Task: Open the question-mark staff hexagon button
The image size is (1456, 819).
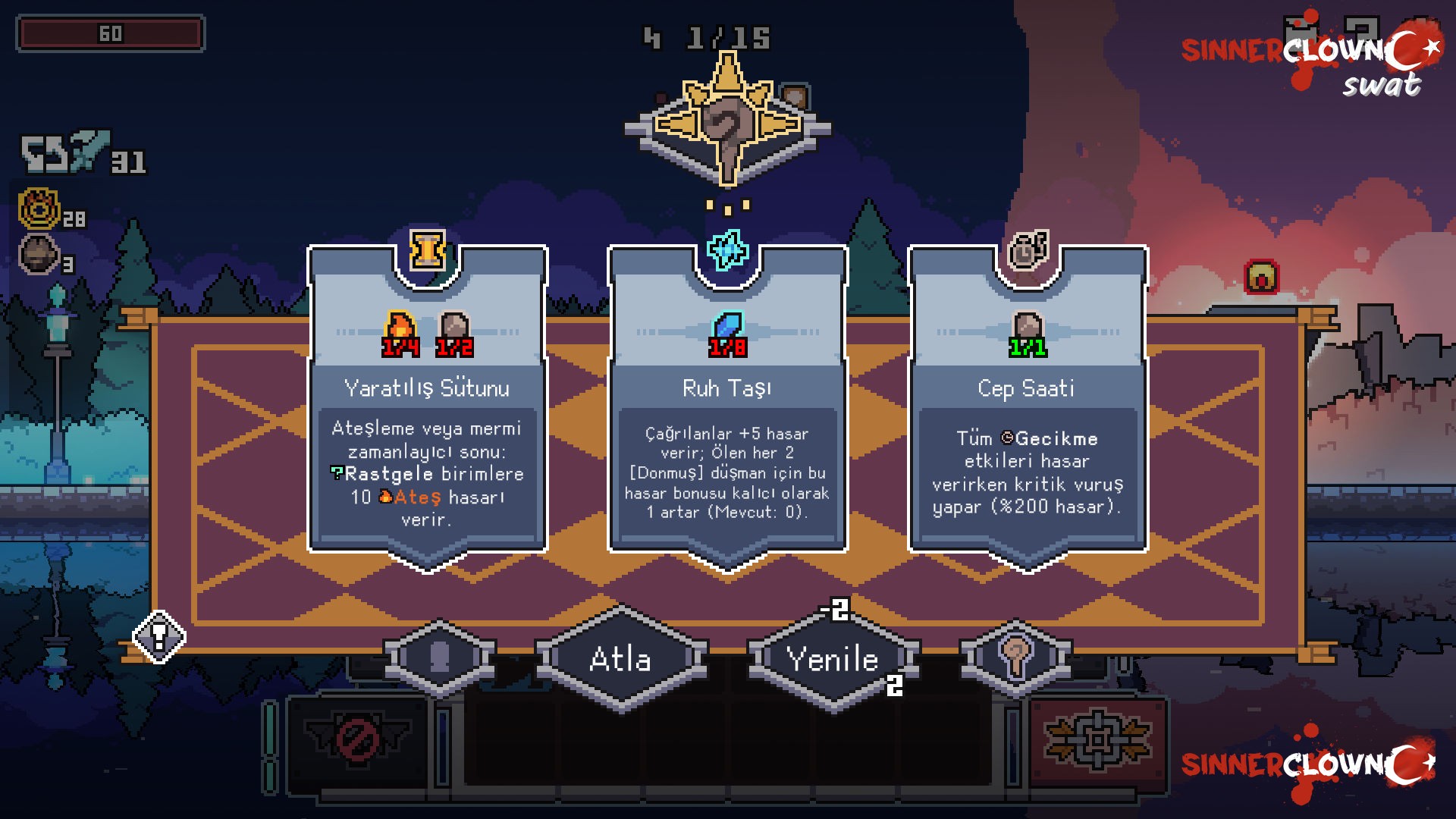Action: coord(1015,657)
